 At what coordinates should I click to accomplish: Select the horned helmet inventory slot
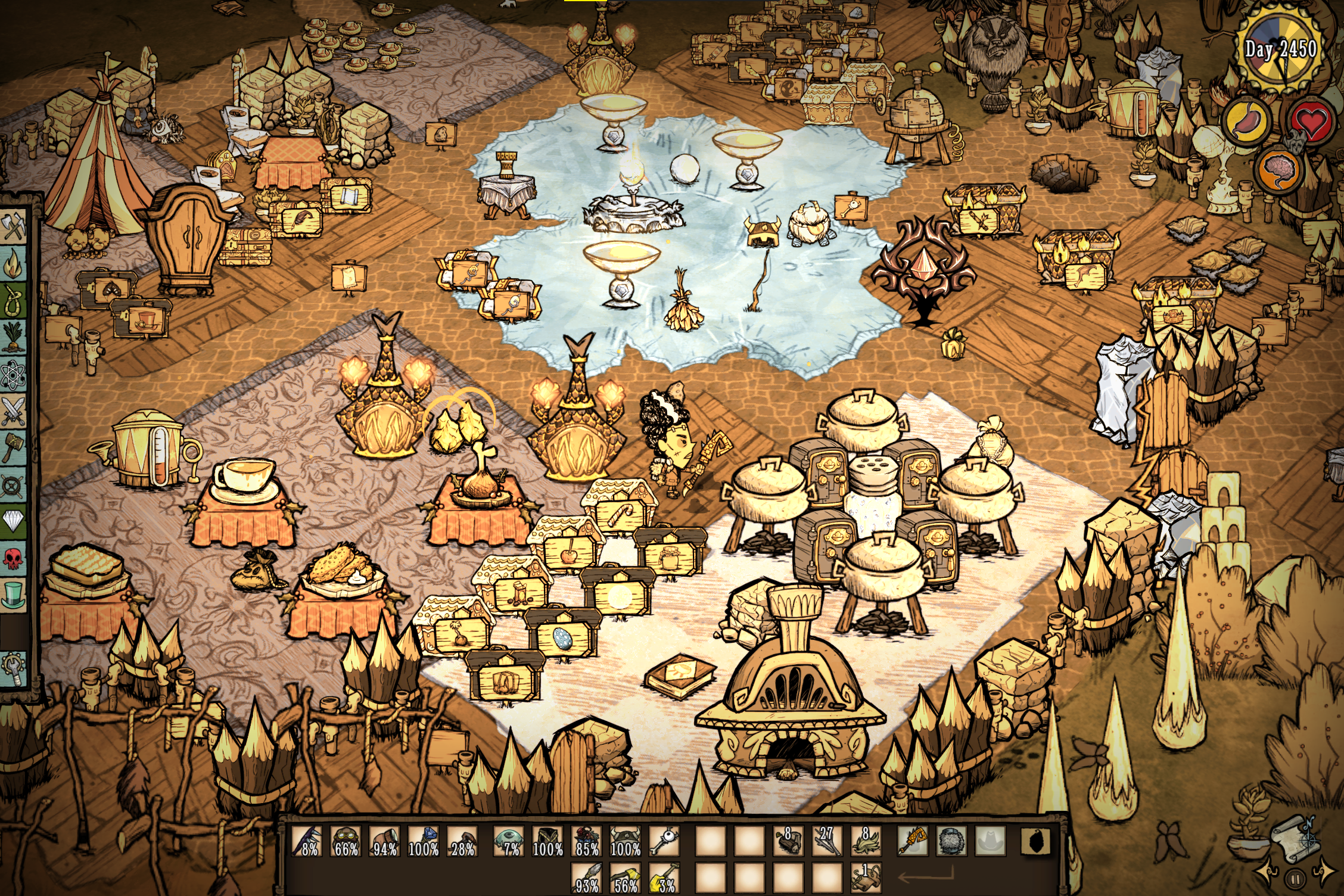(x=625, y=841)
